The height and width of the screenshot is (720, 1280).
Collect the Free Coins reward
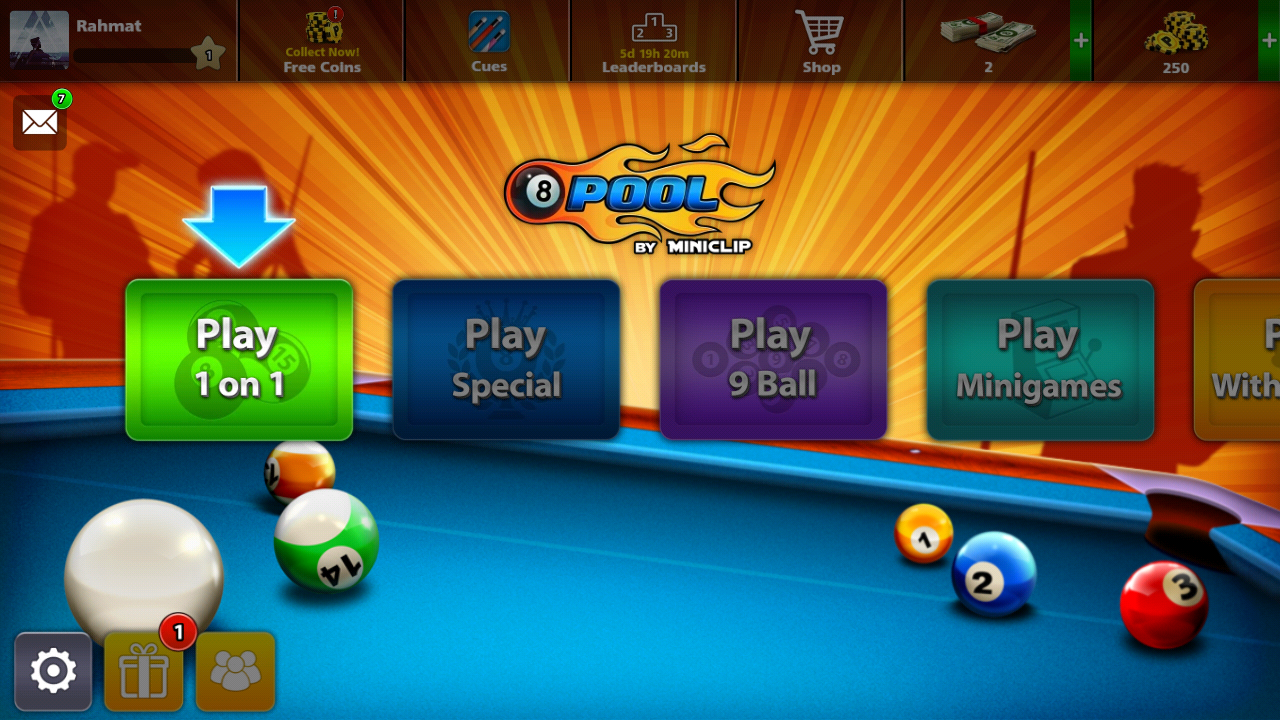click(321, 41)
